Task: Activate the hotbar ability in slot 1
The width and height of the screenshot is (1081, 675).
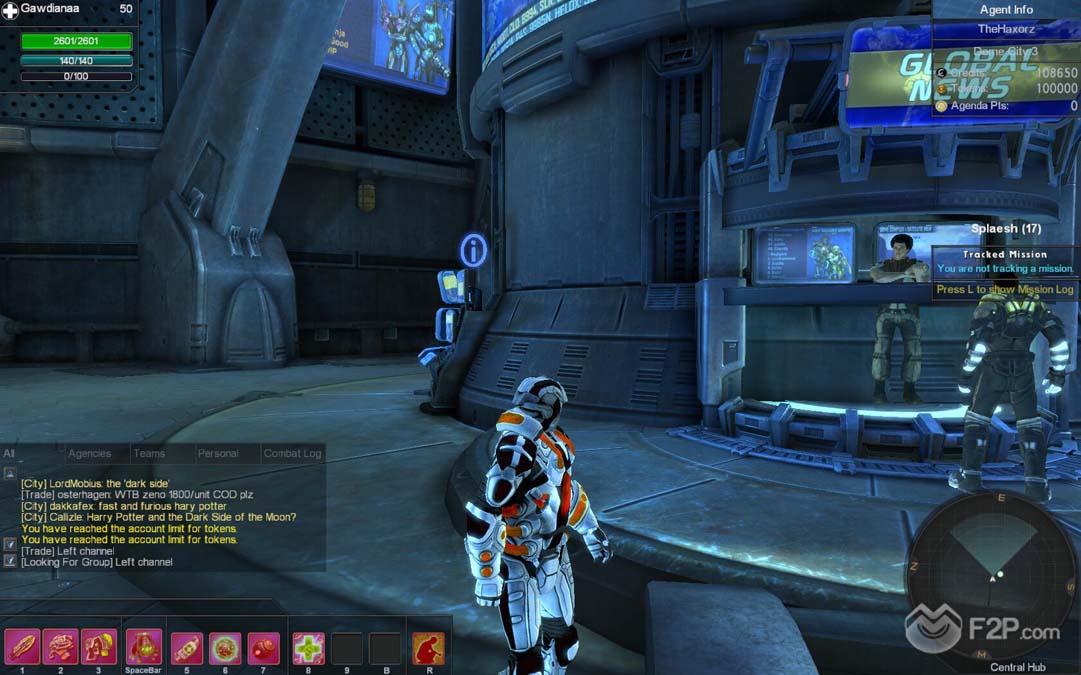Action: pyautogui.click(x=22, y=648)
